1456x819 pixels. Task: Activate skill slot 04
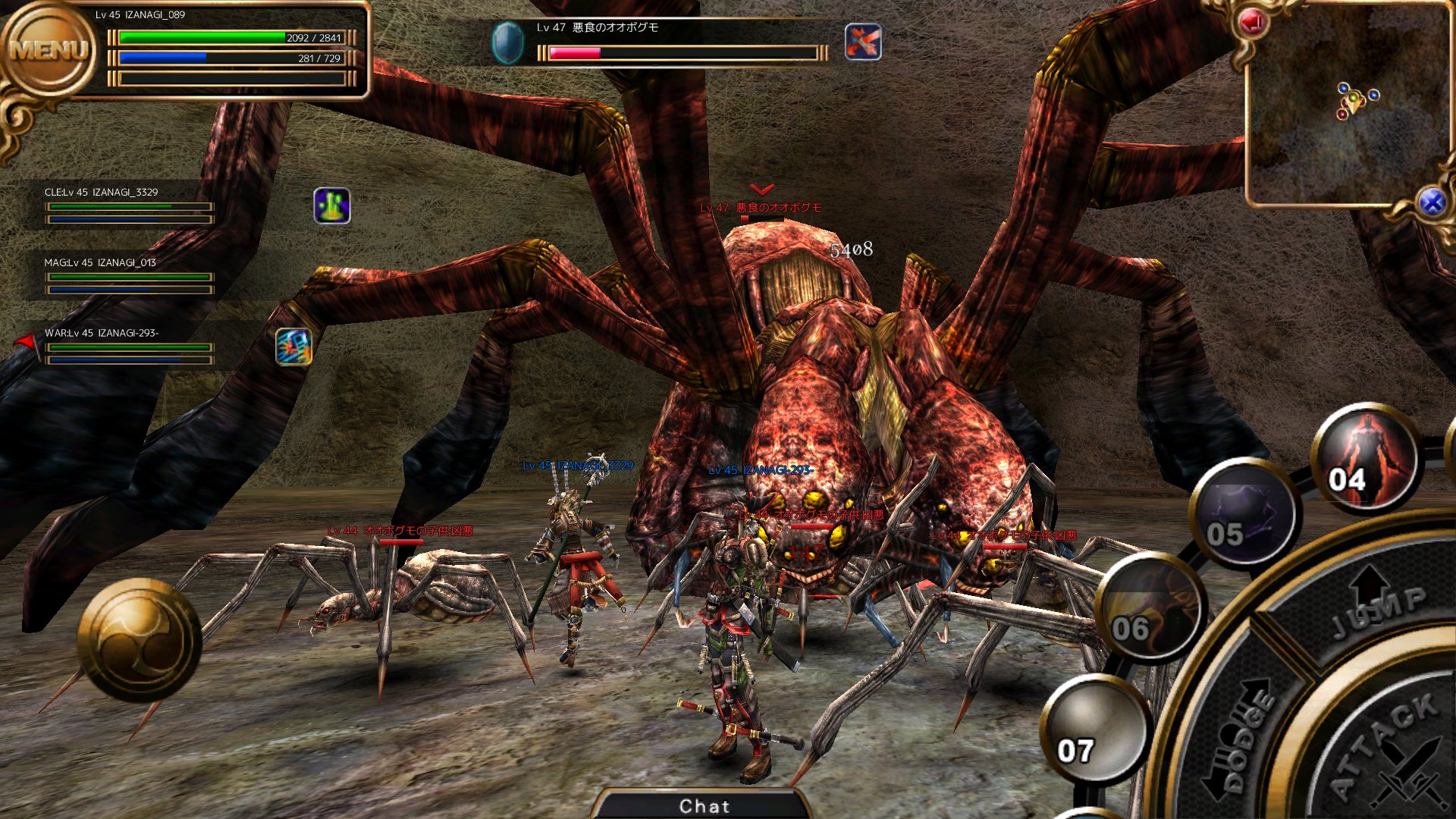[1363, 457]
